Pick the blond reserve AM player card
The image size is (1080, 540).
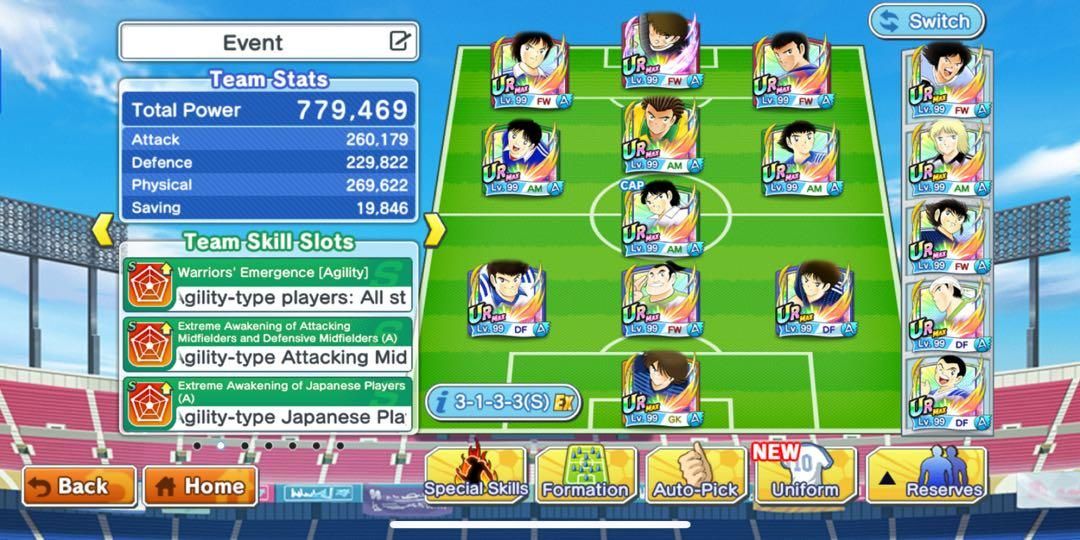pyautogui.click(x=949, y=158)
